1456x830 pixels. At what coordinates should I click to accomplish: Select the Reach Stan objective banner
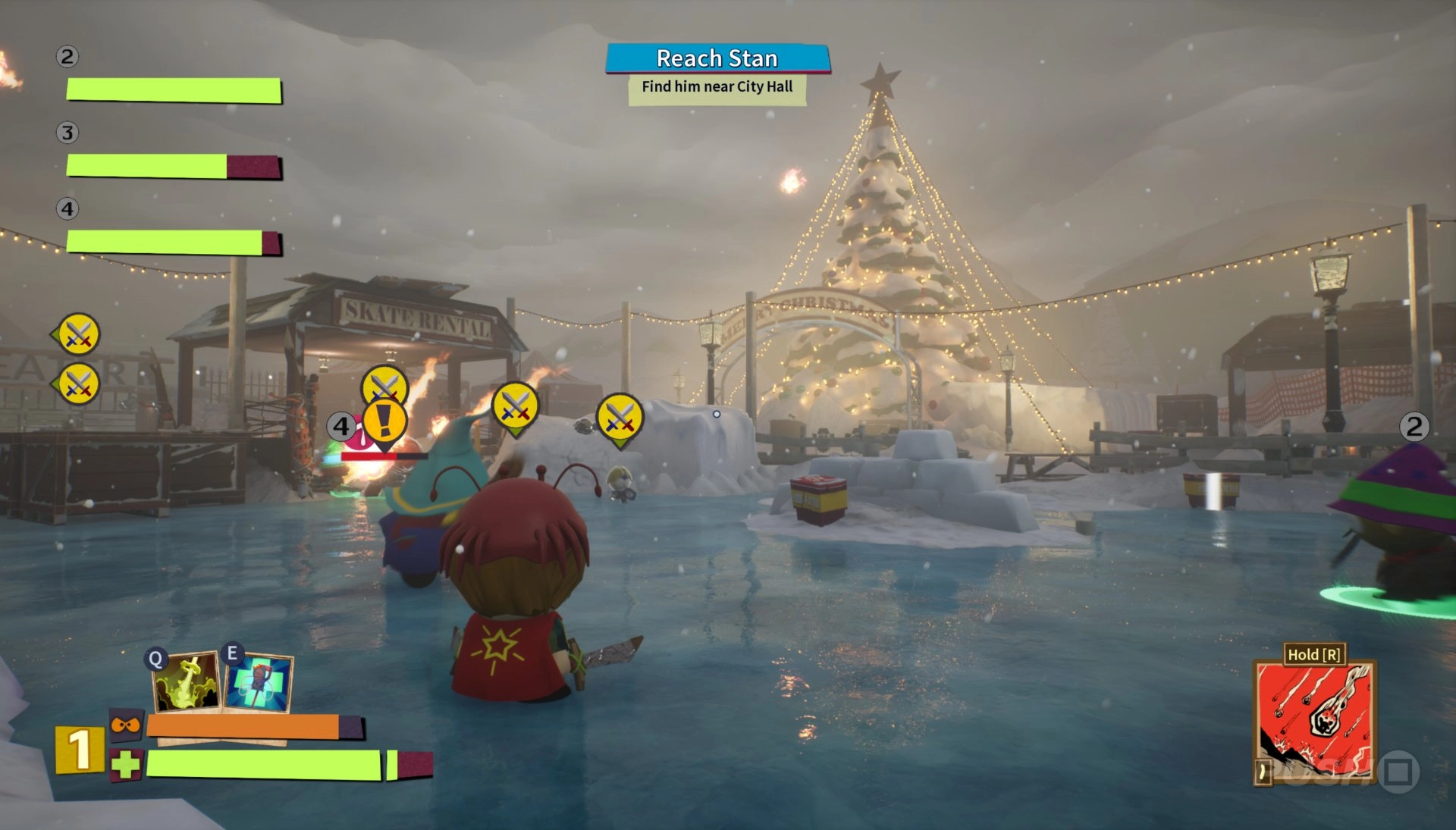717,58
